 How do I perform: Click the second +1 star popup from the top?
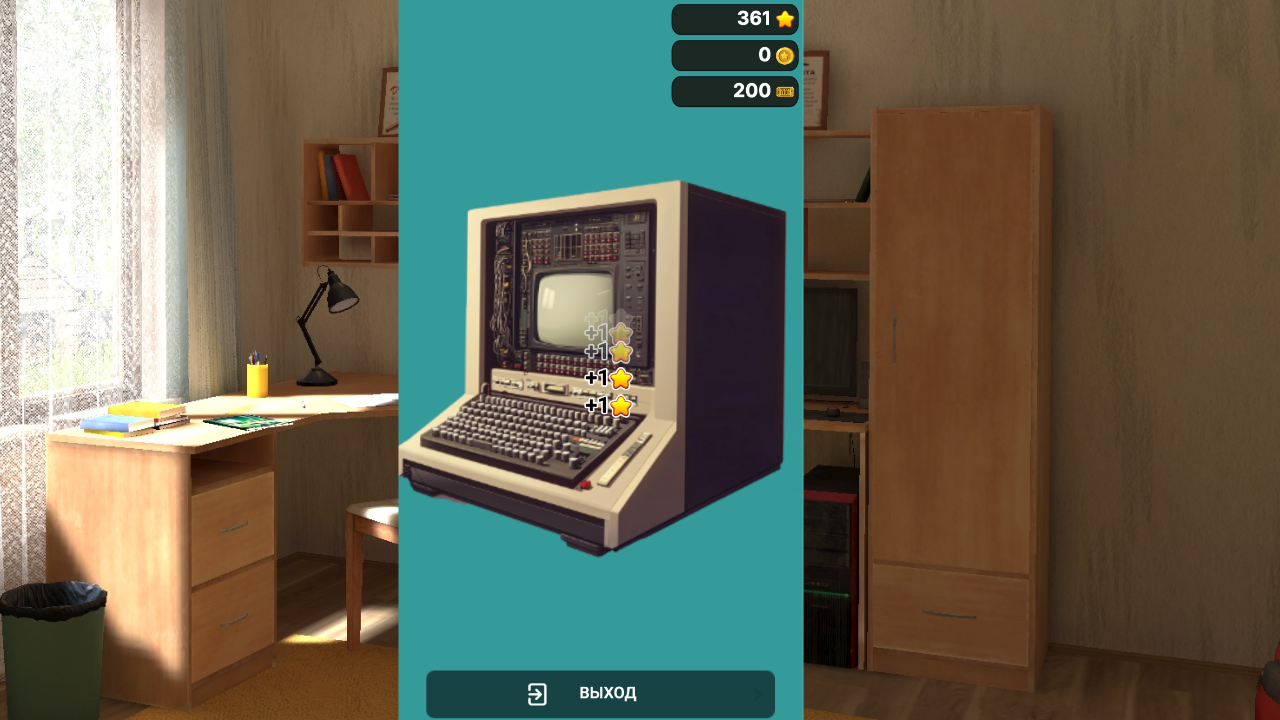(619, 352)
